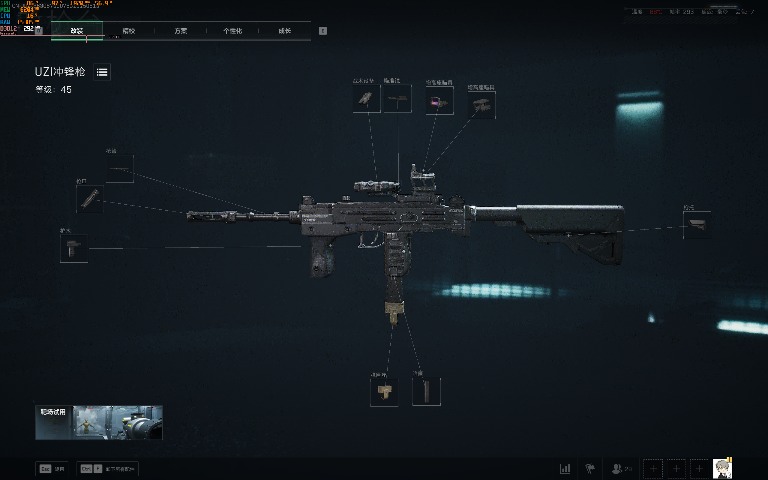Show the bar chart stats icon
This screenshot has width=768, height=480.
click(565, 468)
